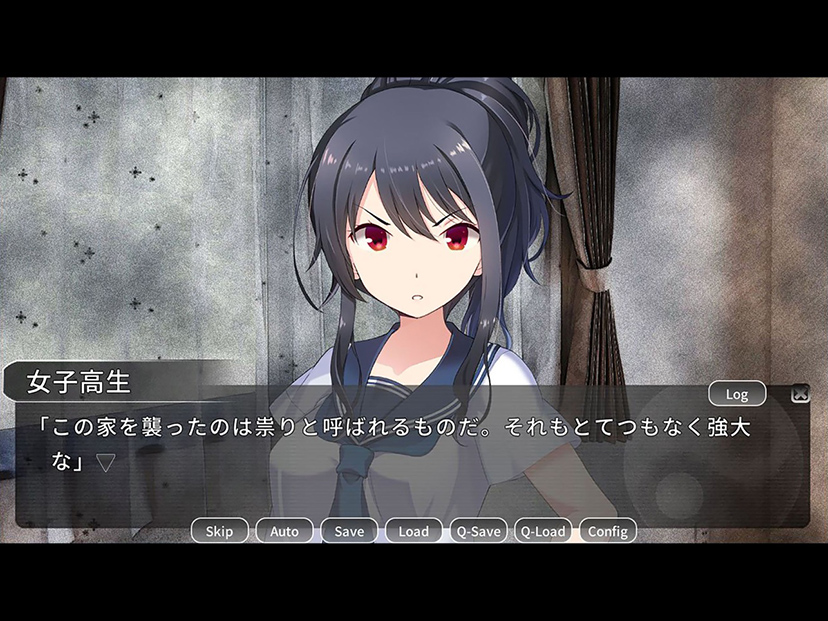Open the Load menu
Image resolution: width=828 pixels, height=621 pixels.
coord(413,531)
